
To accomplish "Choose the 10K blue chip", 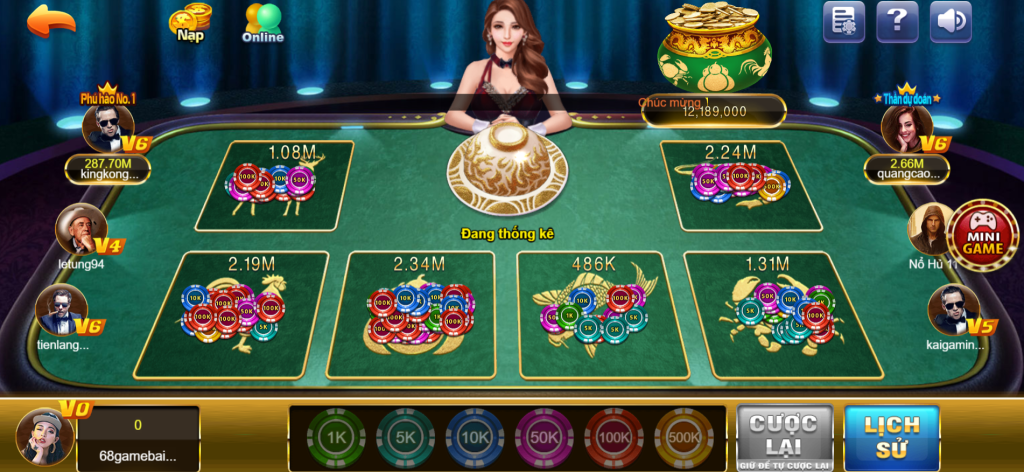I will (476, 439).
